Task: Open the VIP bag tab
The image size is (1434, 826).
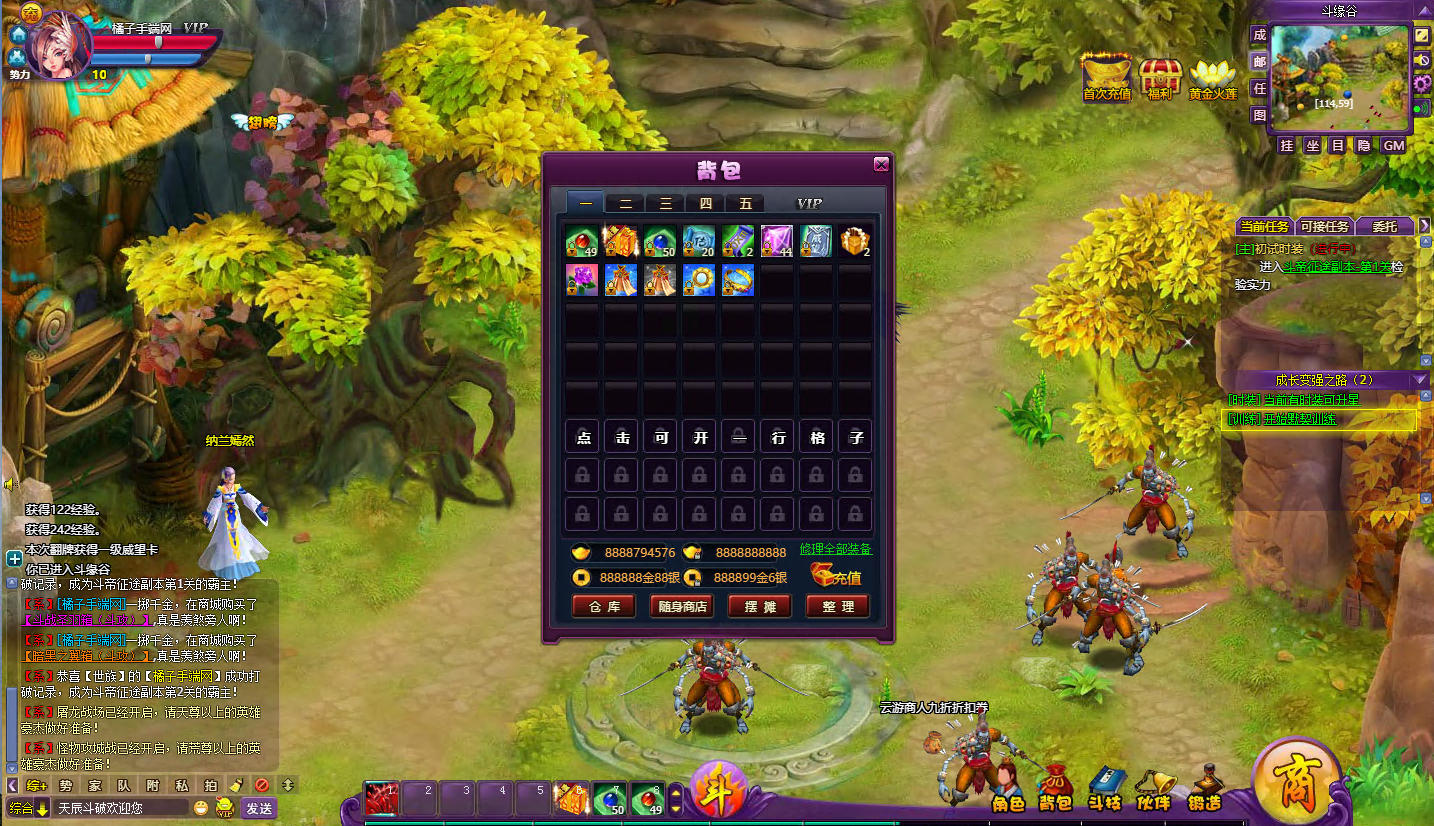Action: click(x=809, y=203)
